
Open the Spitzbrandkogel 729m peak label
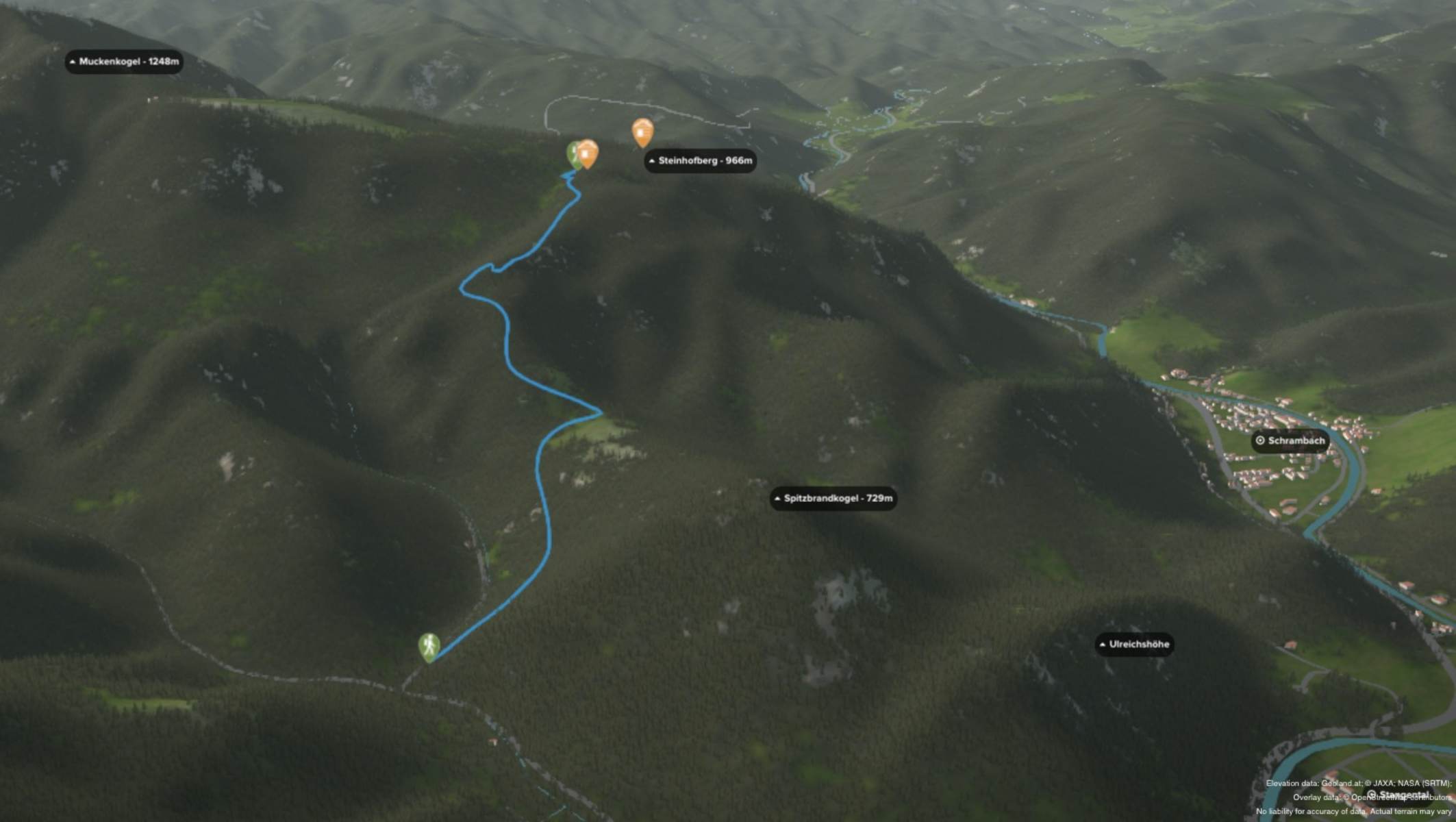coord(833,499)
